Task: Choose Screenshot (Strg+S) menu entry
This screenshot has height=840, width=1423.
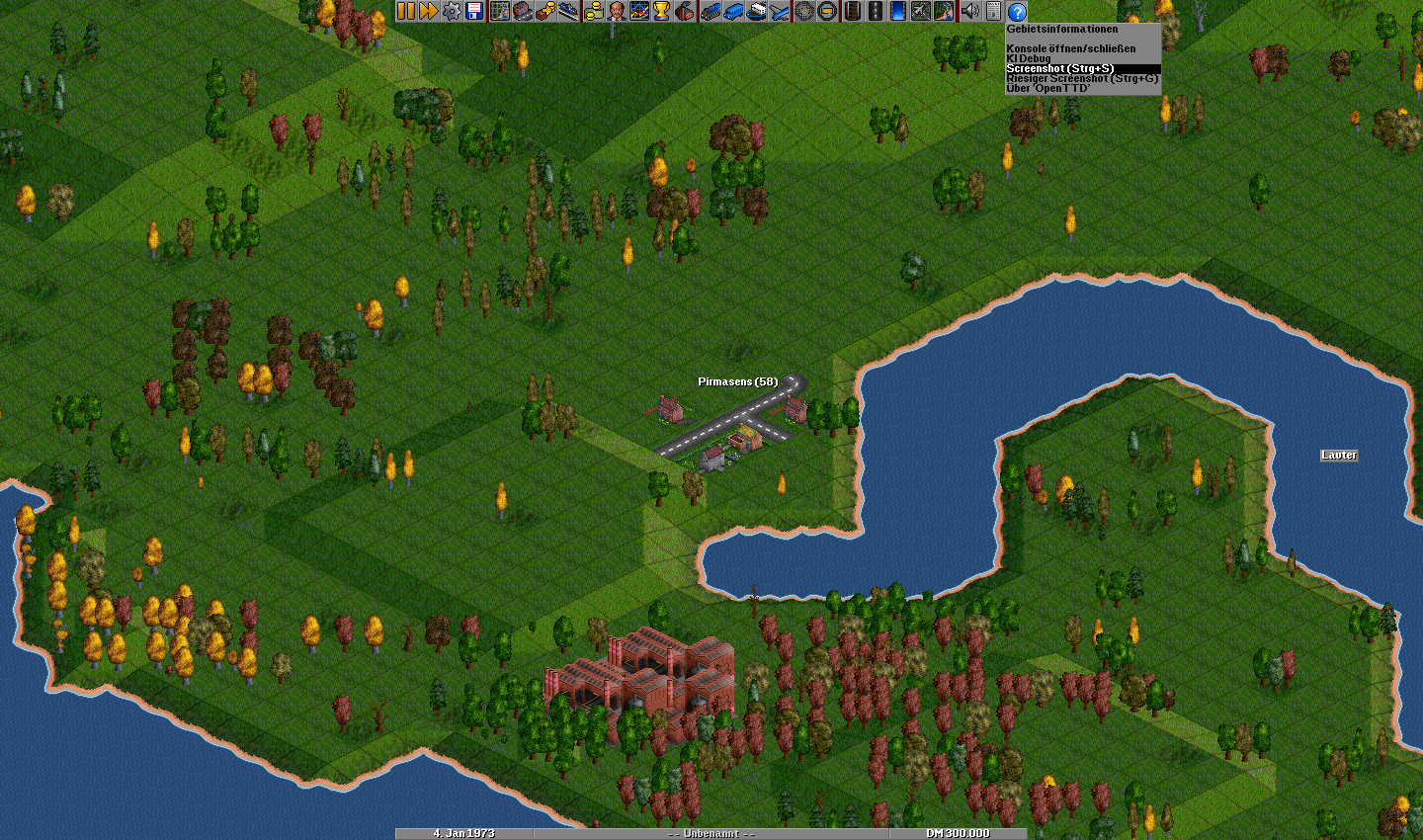Action: coord(1059,68)
